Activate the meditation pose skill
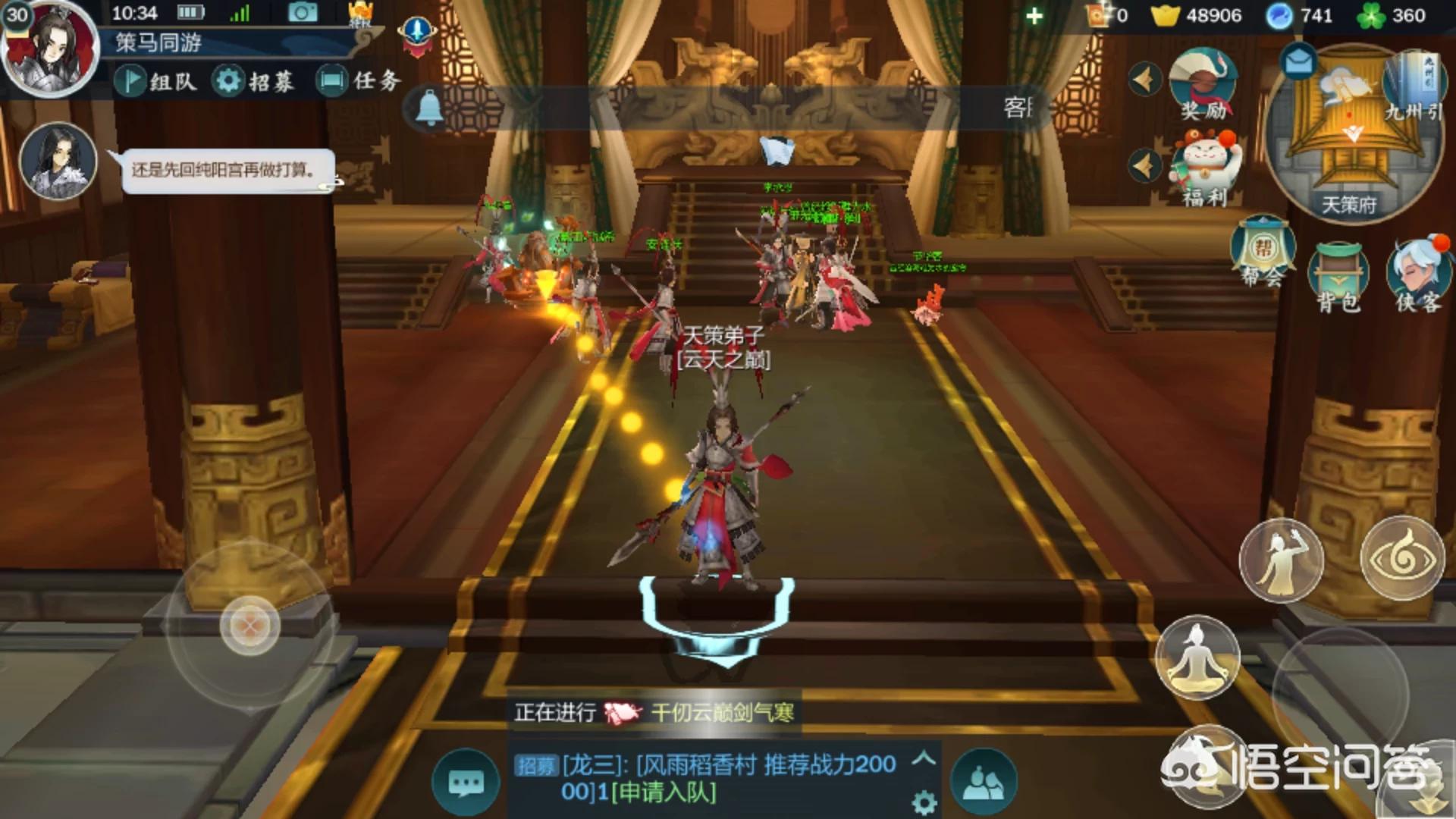 [1197, 657]
